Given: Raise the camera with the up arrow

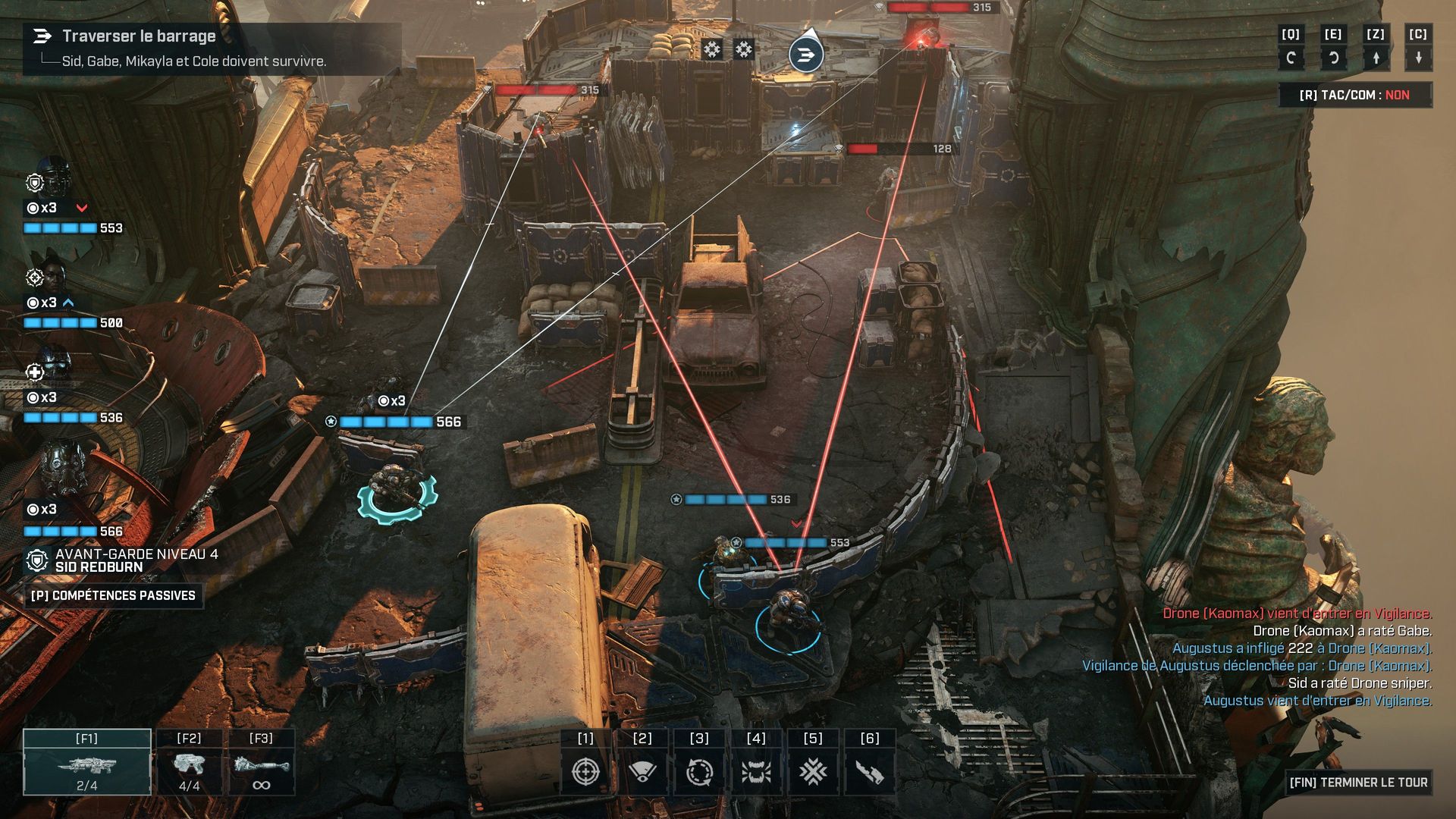Looking at the screenshot, I should pos(1376,58).
